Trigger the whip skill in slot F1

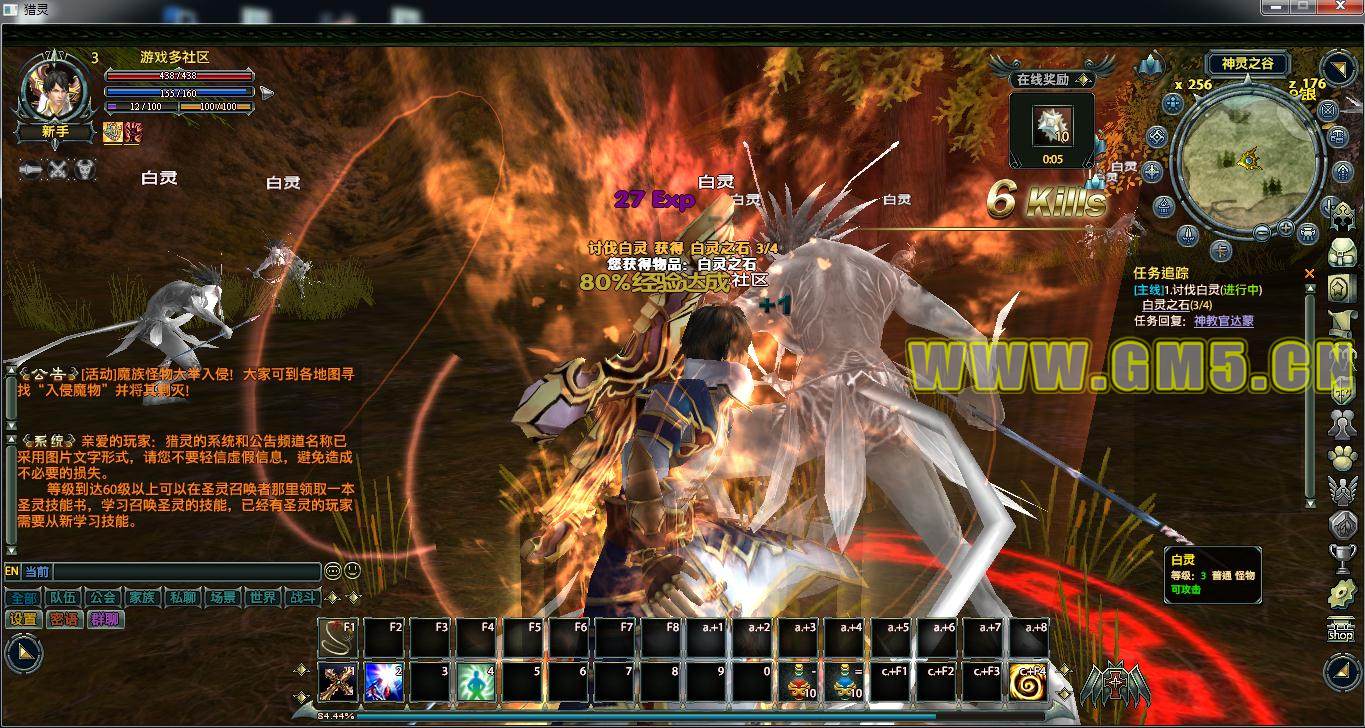[x=338, y=637]
